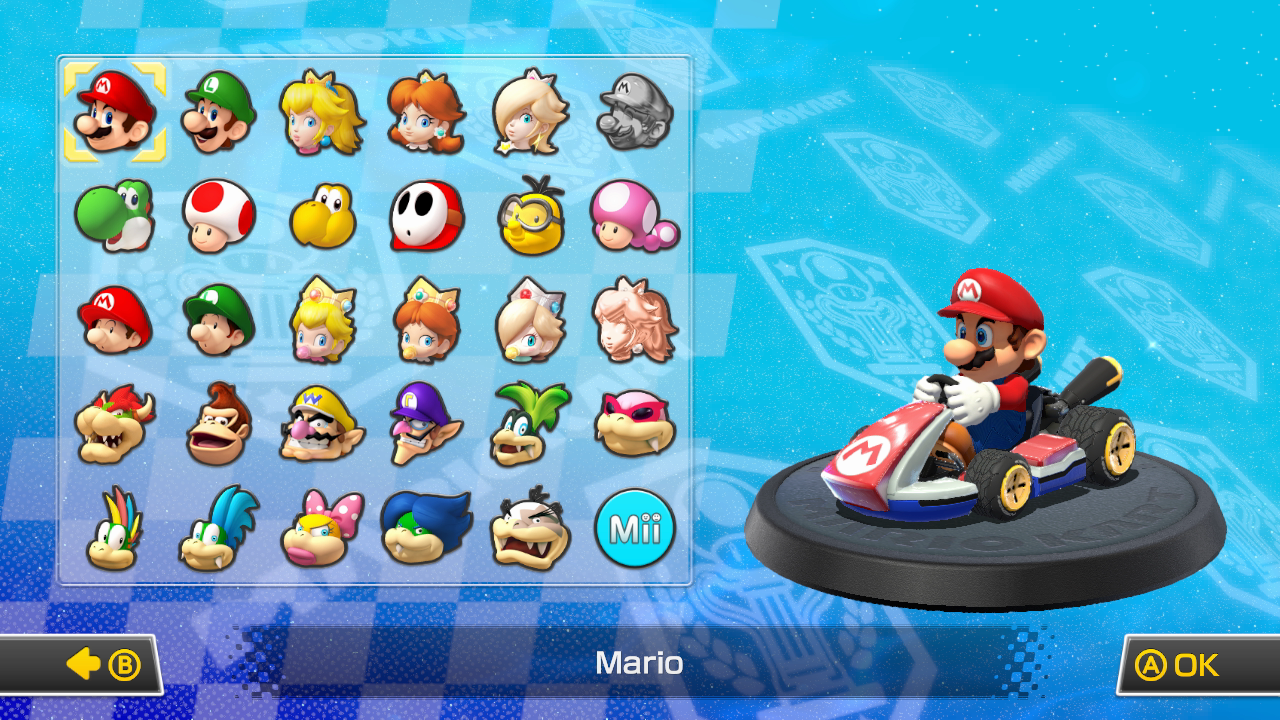Select Donkey Kong's portrait
This screenshot has height=720, width=1280.
[x=218, y=425]
